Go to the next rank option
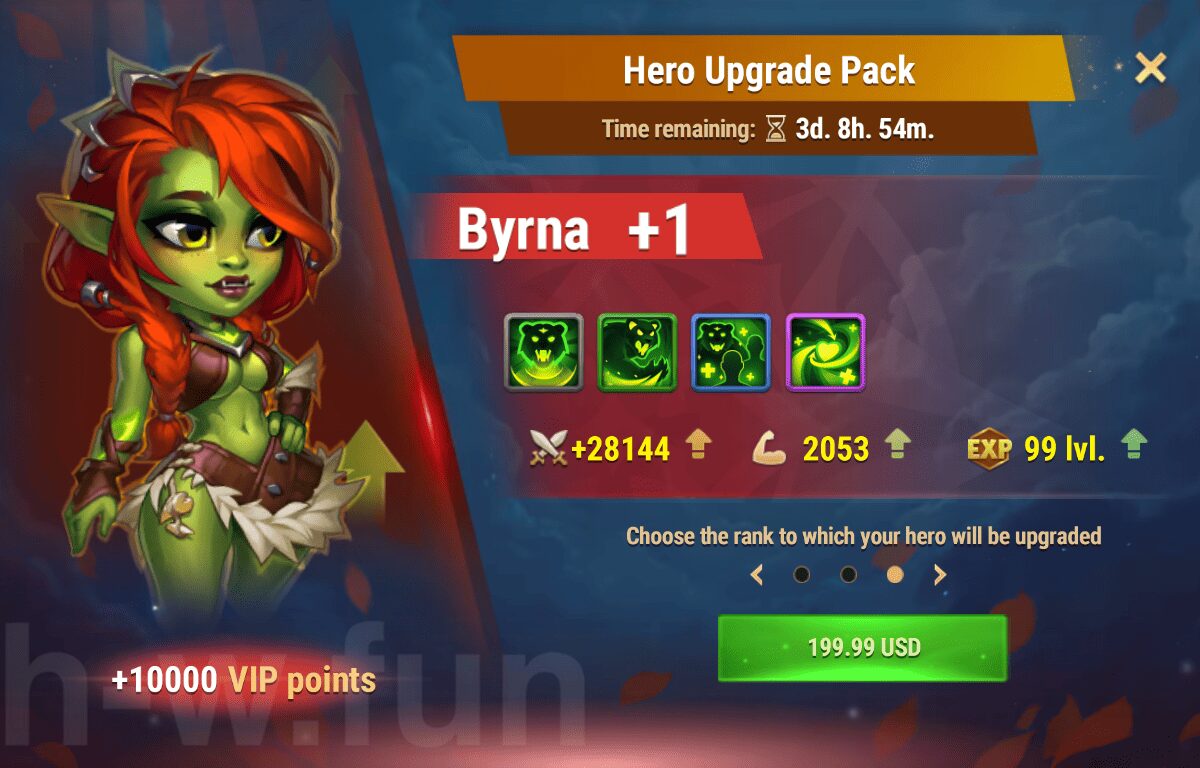Viewport: 1200px width, 768px height. (940, 575)
